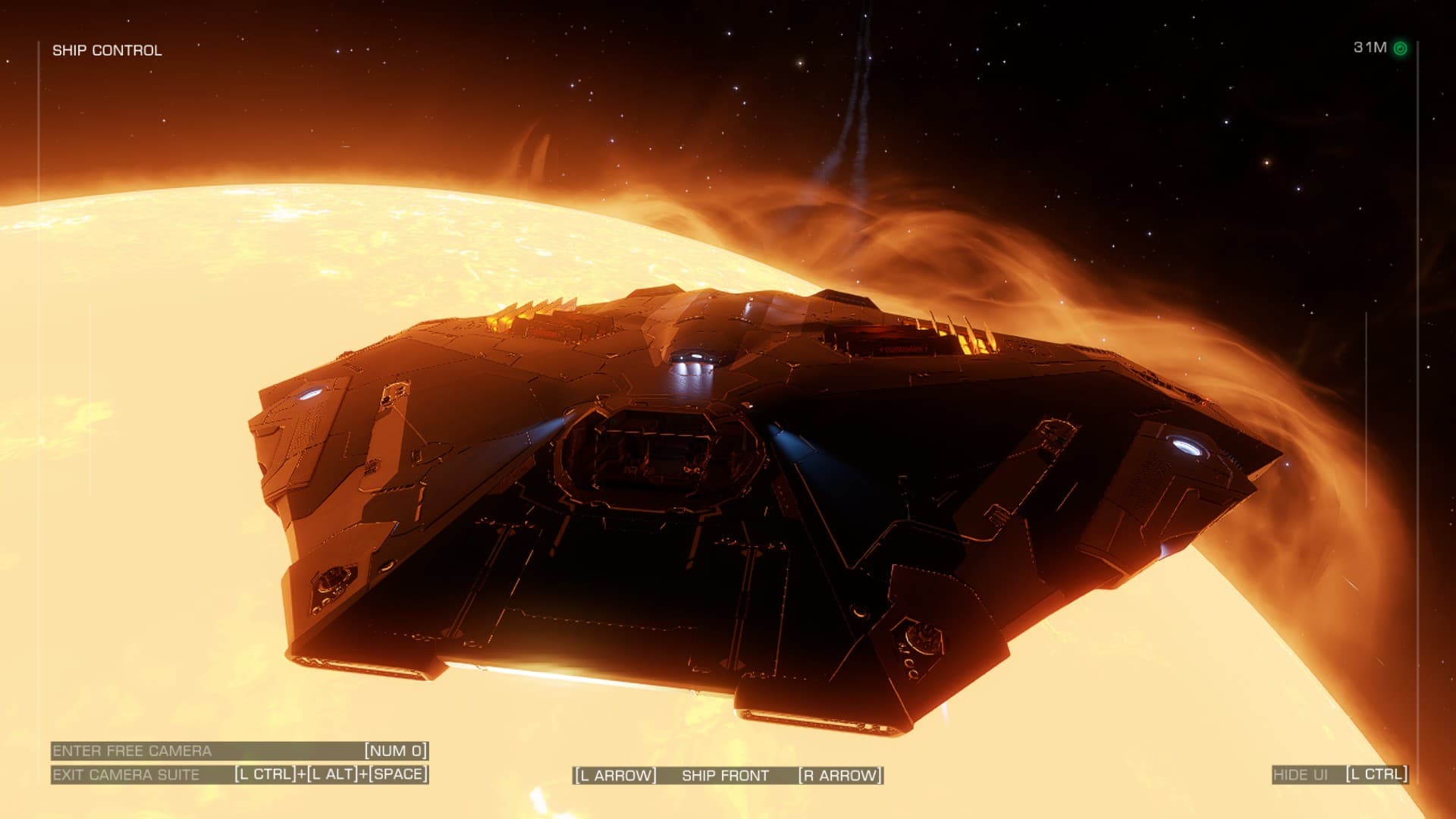Toggle the Hide UI option
The width and height of the screenshot is (1456, 819).
pos(1301,774)
